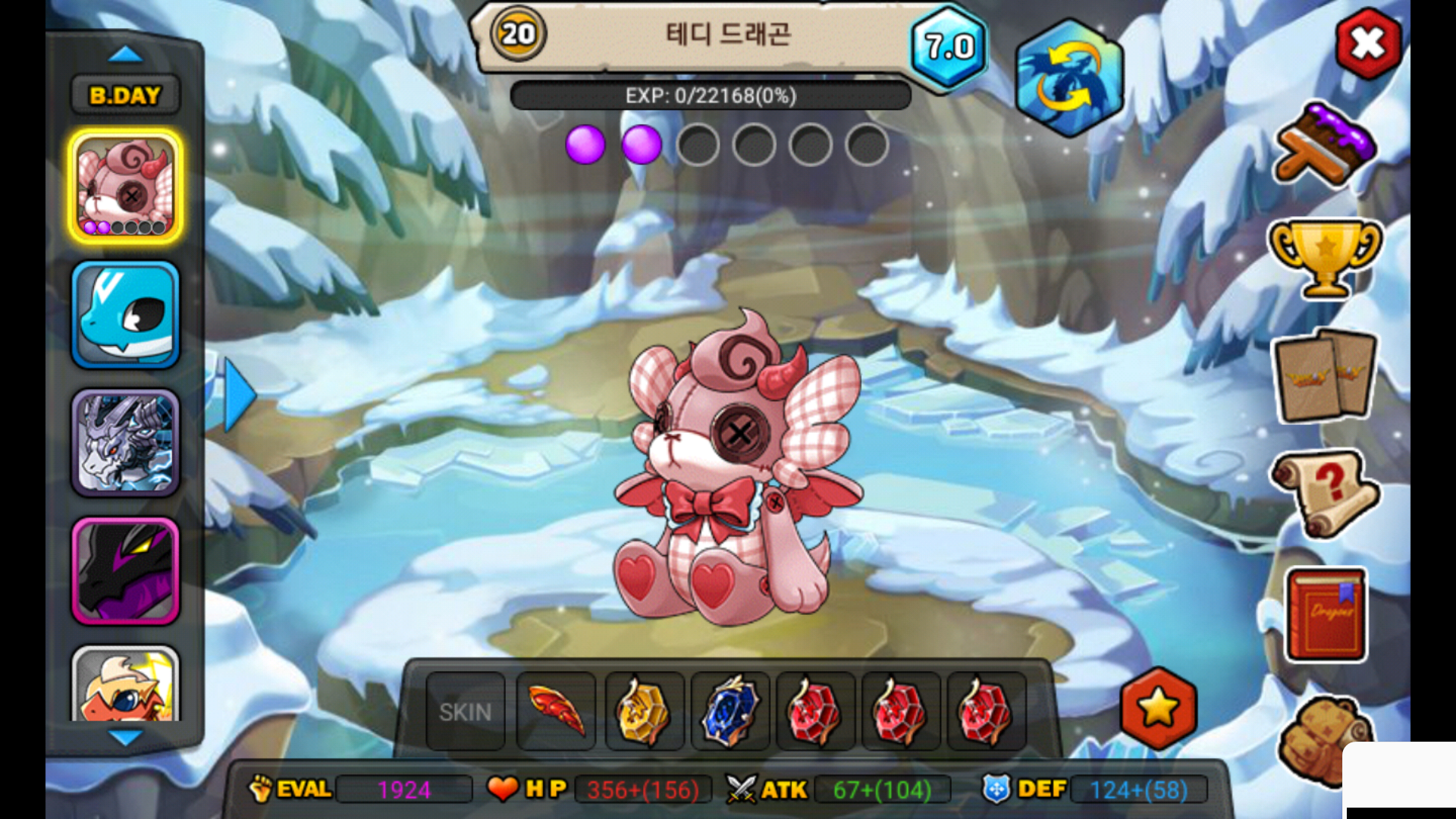Open the purple paint brush tool
Screen dimensions: 1456x819
coord(1325,144)
